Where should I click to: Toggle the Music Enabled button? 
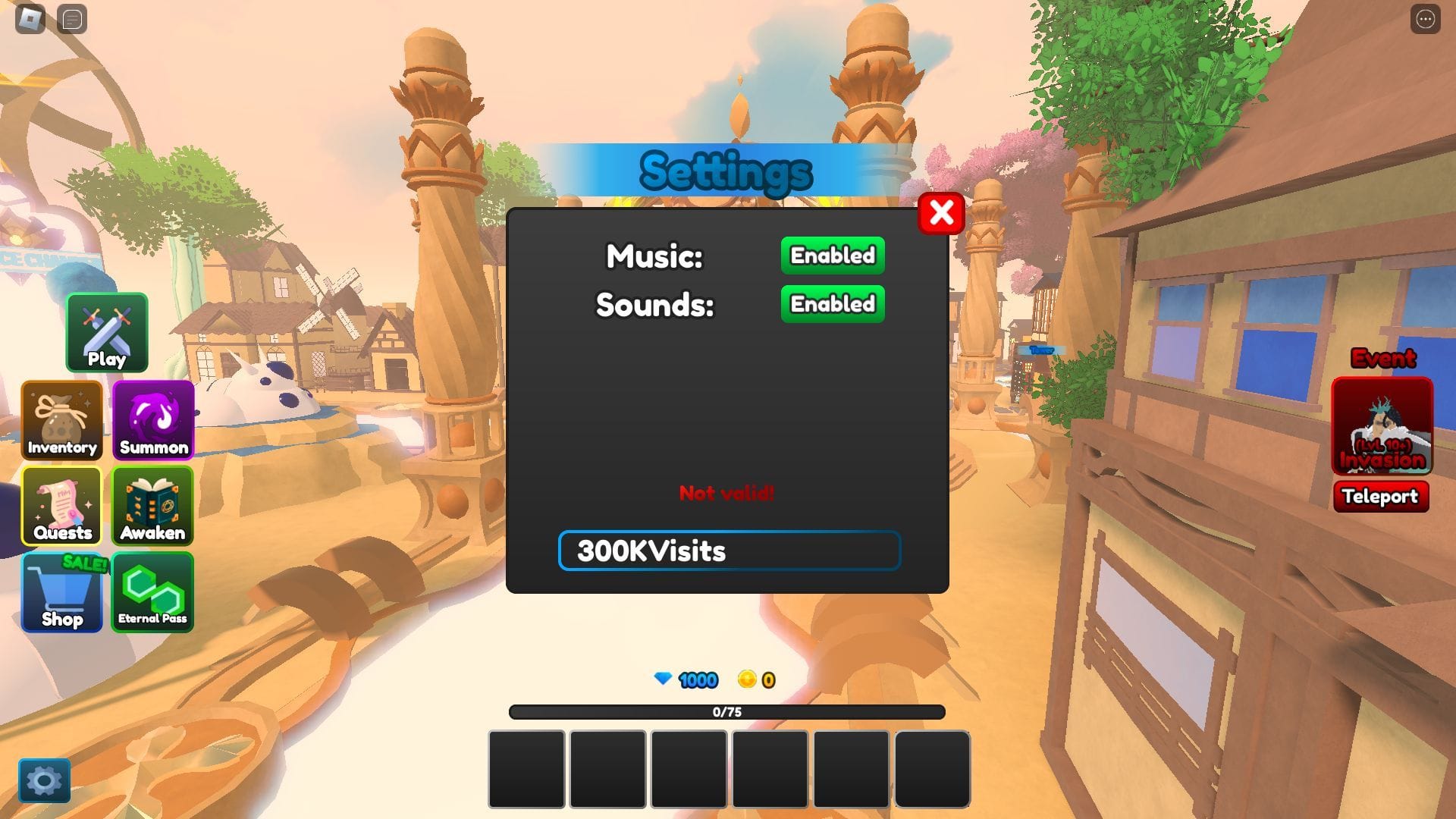coord(833,256)
